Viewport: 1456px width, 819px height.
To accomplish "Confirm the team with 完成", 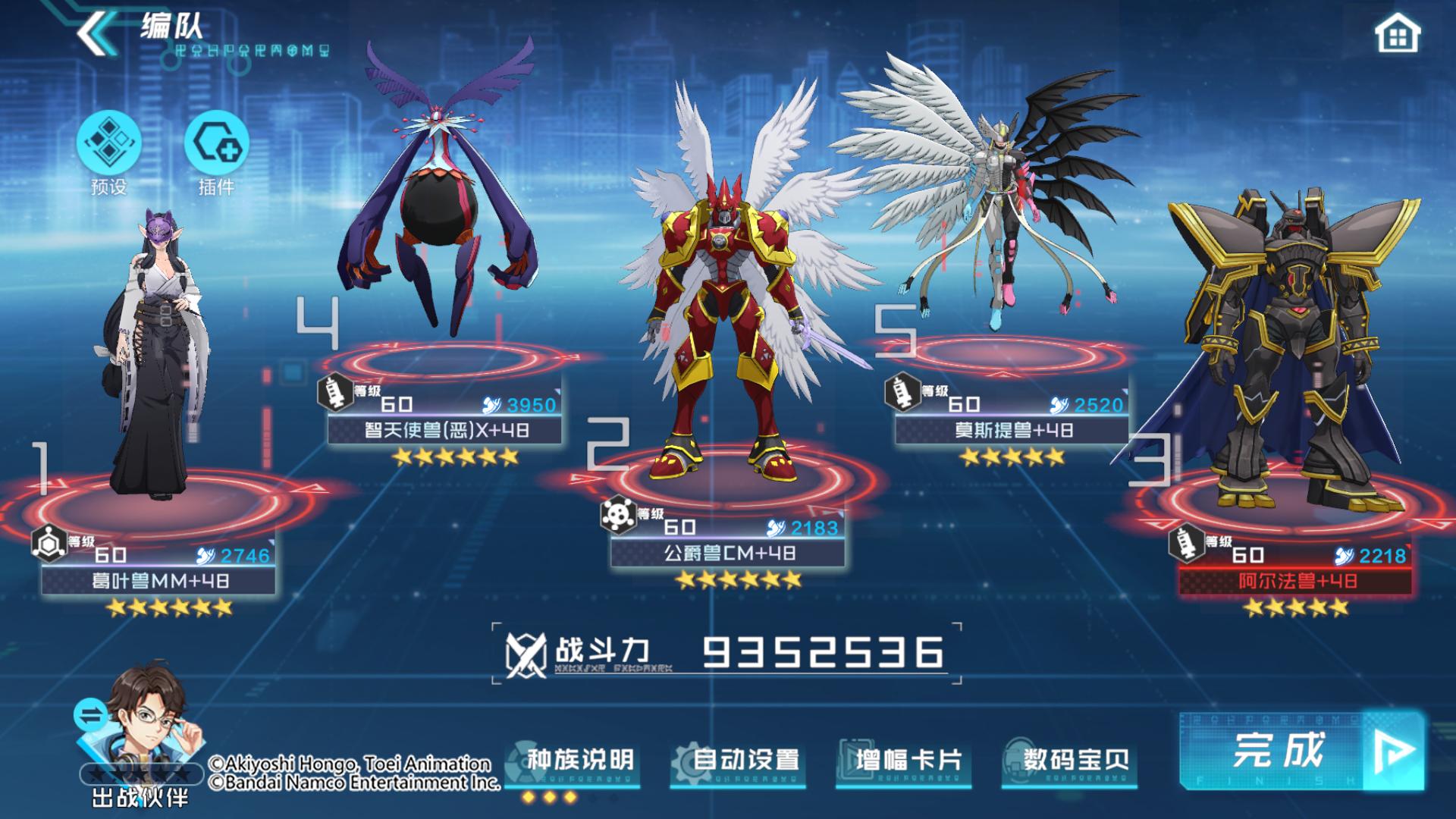I will pyautogui.click(x=1301, y=751).
